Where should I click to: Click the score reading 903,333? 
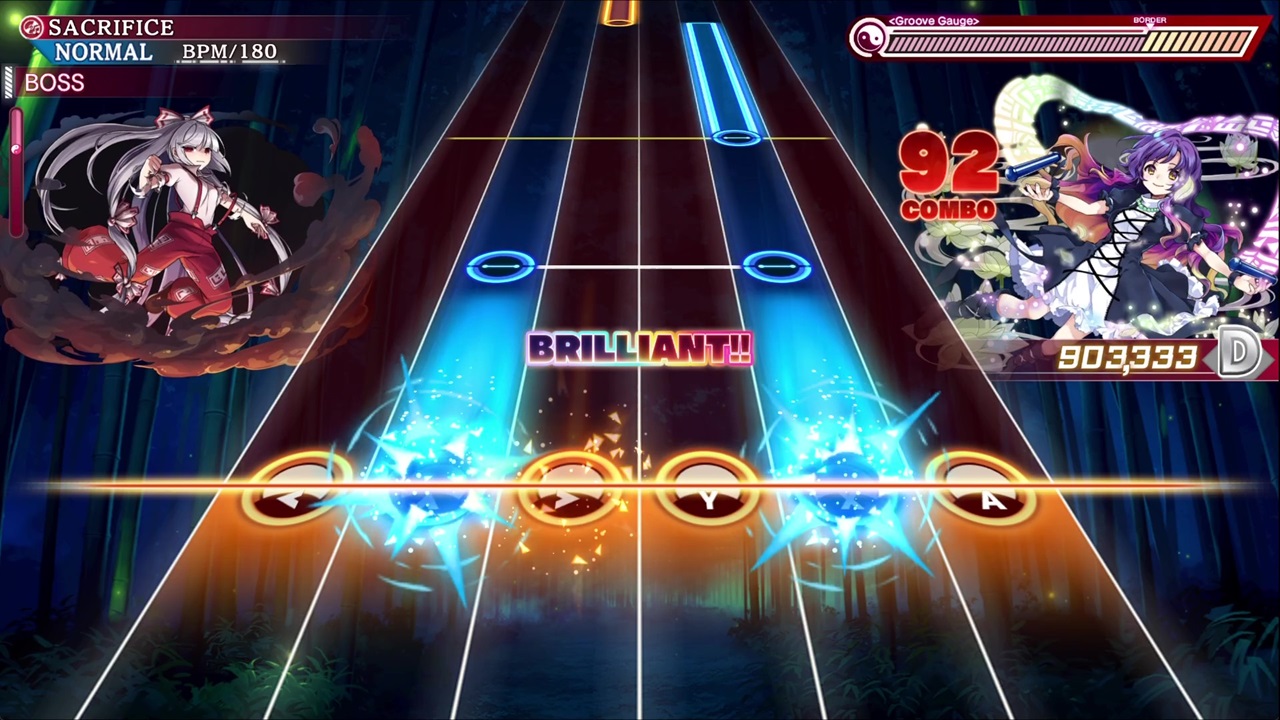(x=1125, y=358)
